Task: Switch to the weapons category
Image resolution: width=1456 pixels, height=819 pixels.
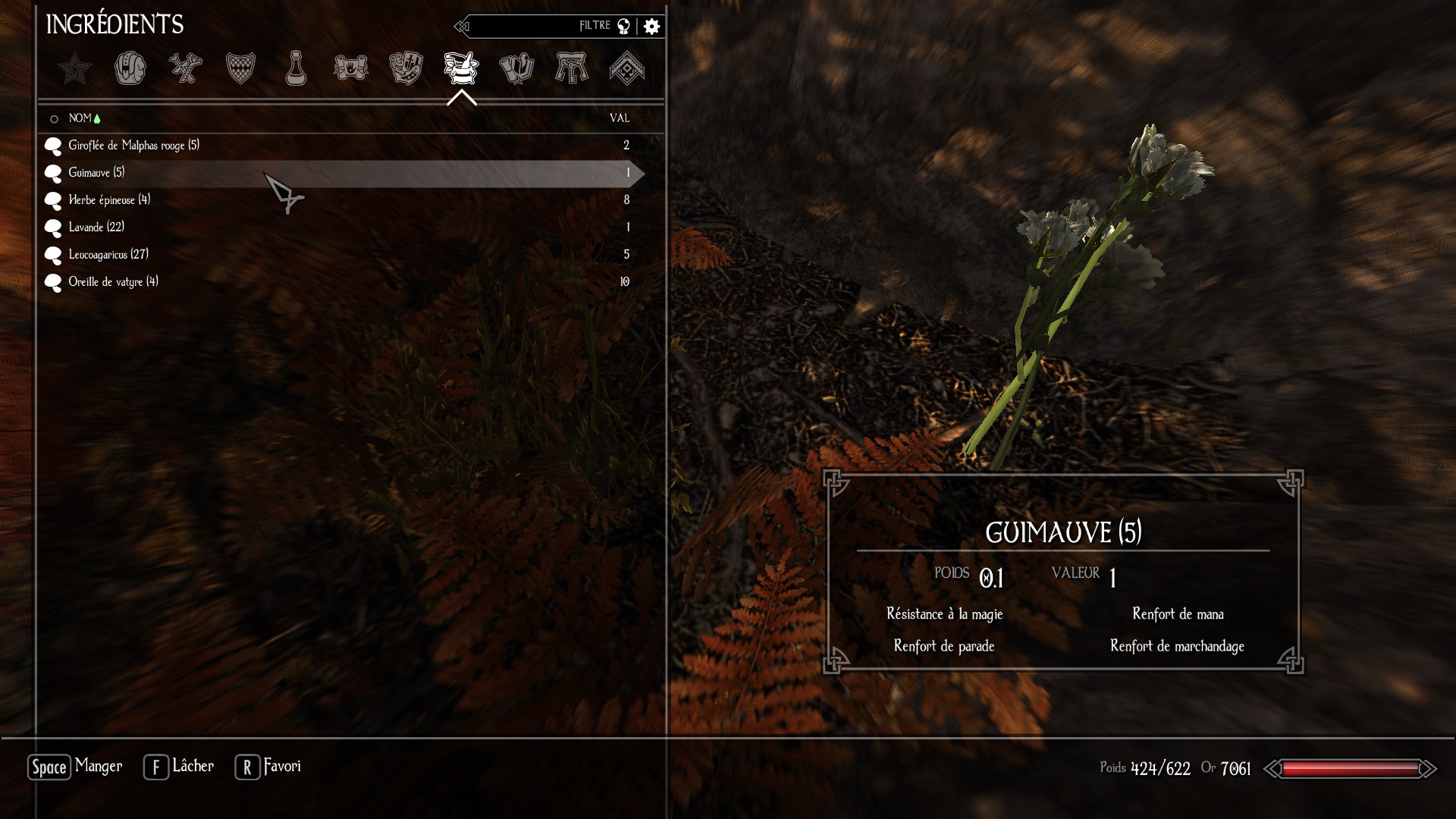Action: coord(185,68)
